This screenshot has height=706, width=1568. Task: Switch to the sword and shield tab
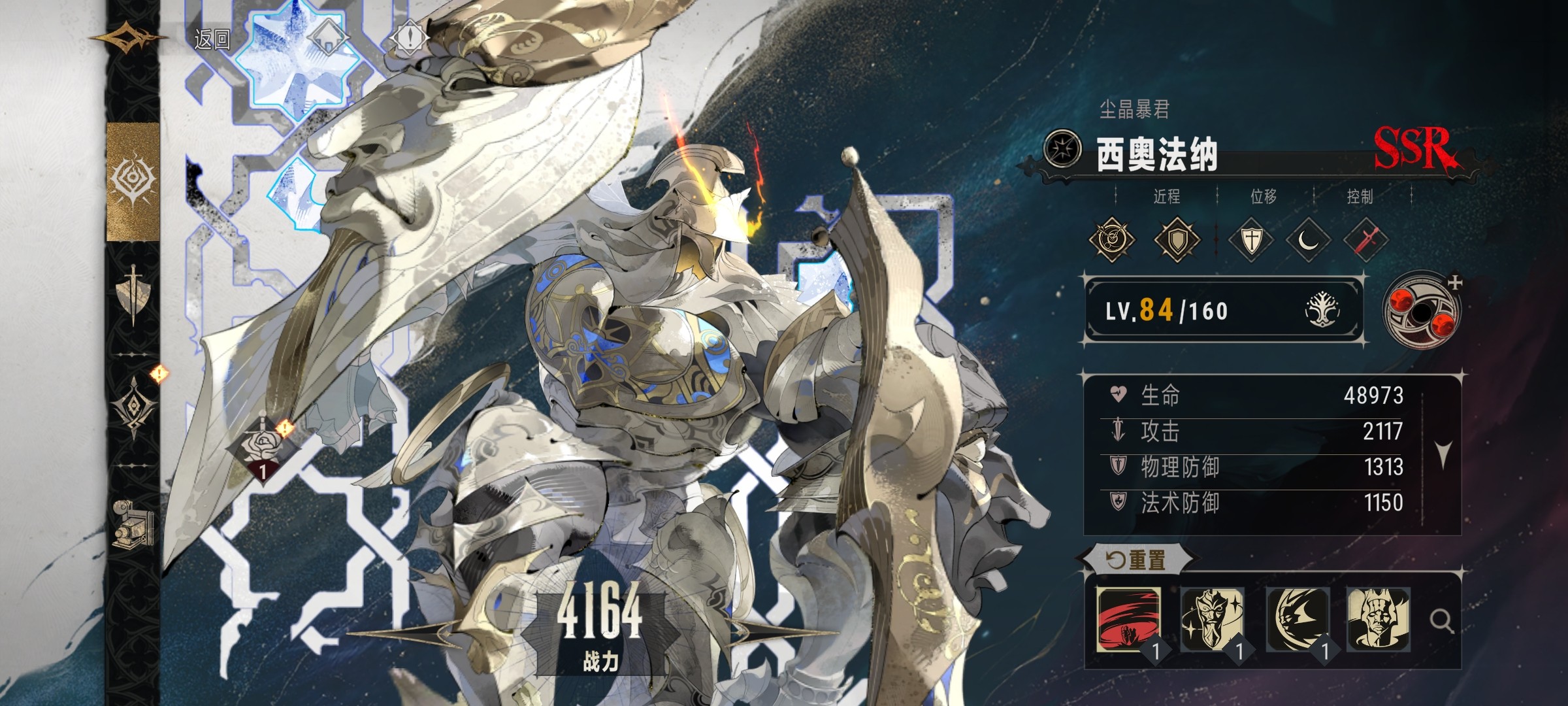133,295
